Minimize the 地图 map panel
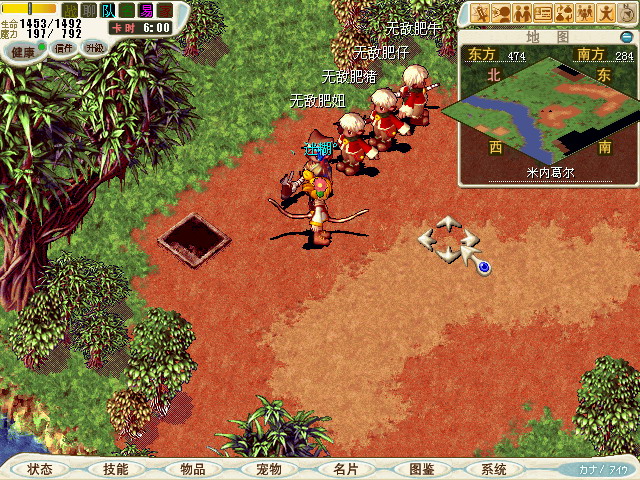 [x=626, y=37]
